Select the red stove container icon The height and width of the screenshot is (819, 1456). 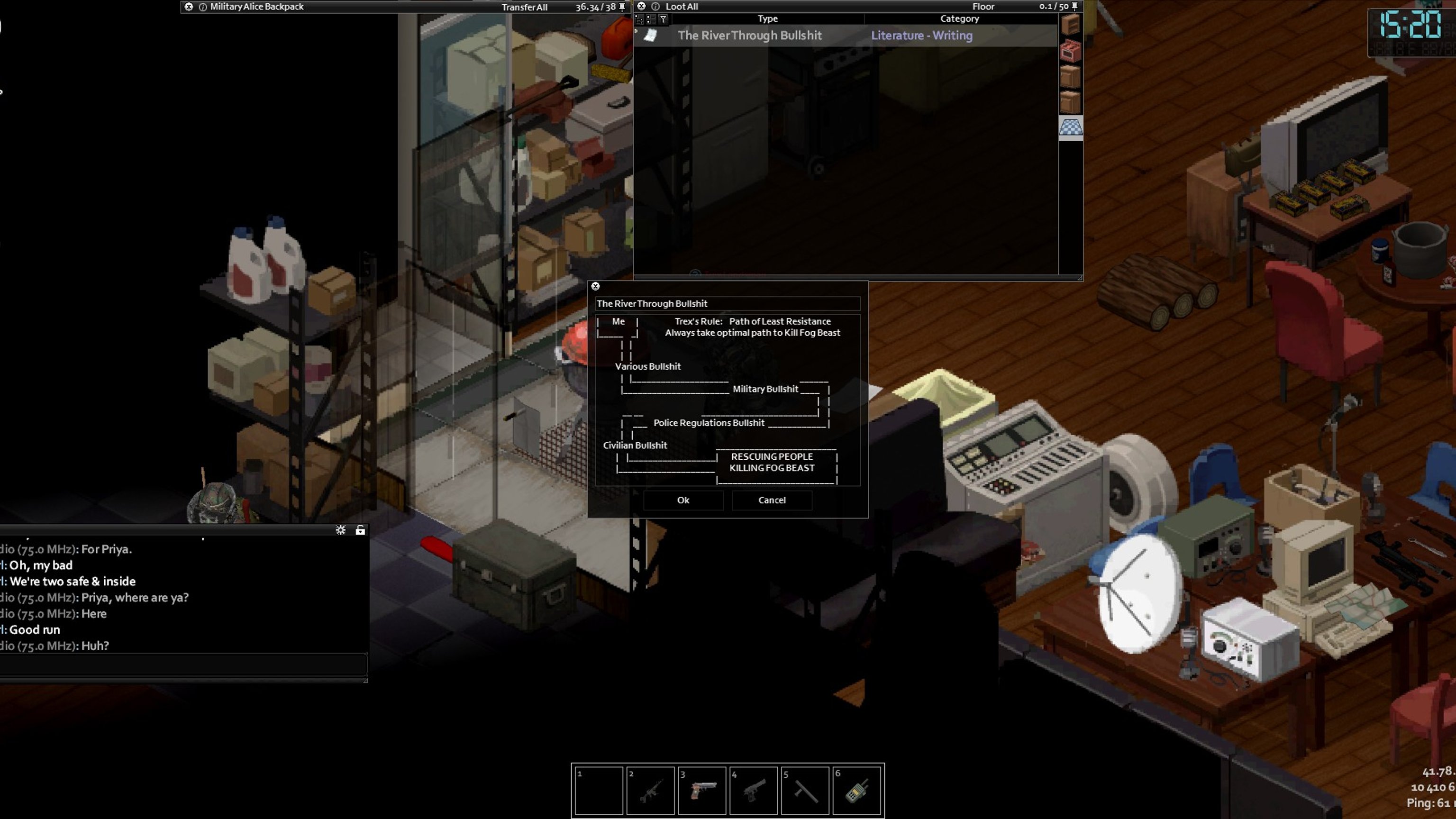click(x=1071, y=52)
